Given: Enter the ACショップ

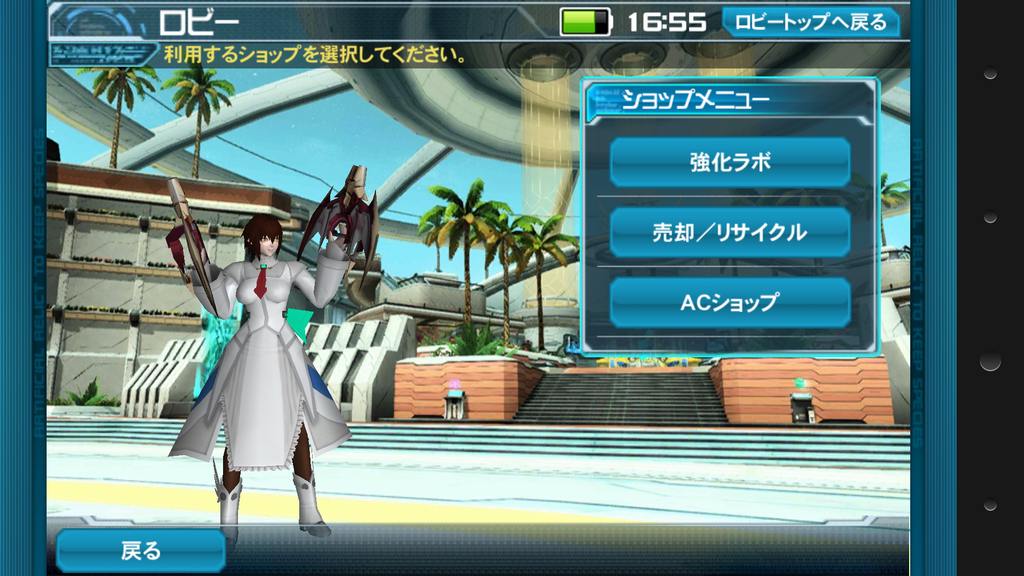Looking at the screenshot, I should pyautogui.click(x=729, y=302).
